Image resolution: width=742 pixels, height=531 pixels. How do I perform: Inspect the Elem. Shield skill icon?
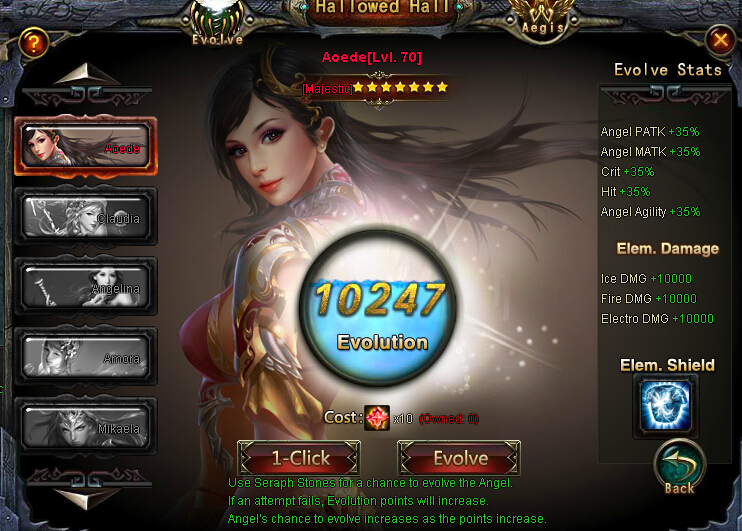pos(665,405)
